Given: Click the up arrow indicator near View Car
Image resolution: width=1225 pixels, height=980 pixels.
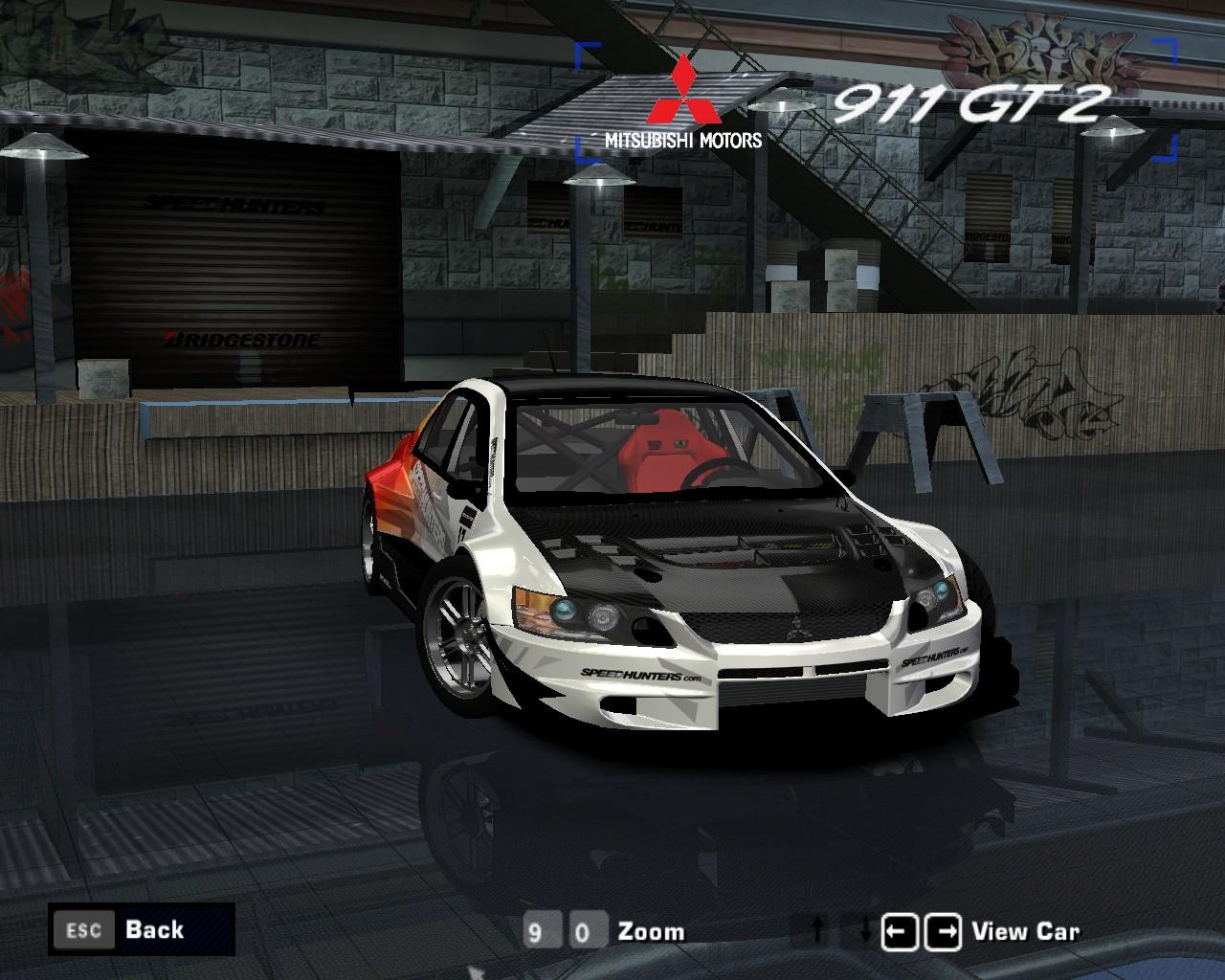Looking at the screenshot, I should 815,927.
